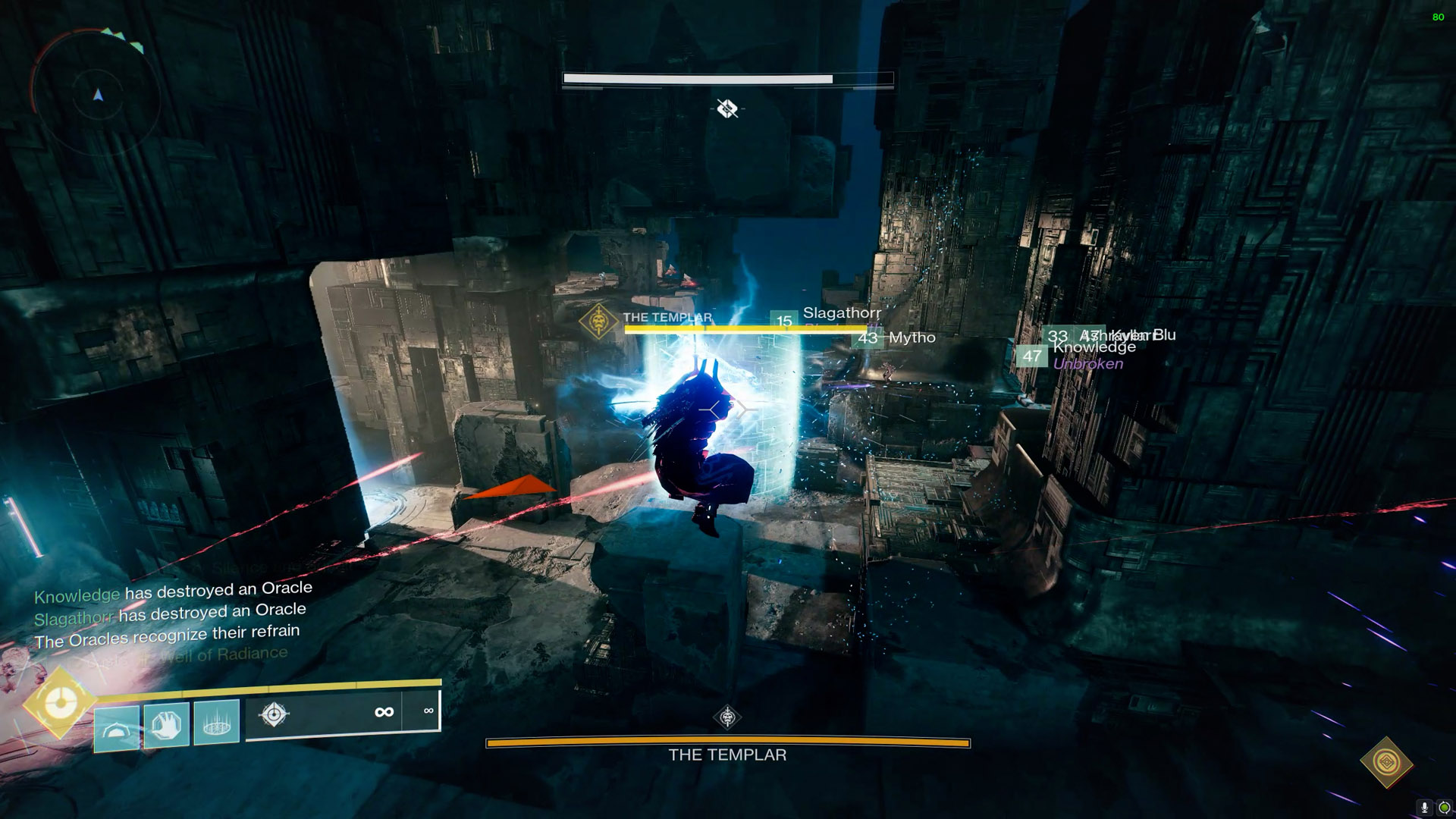Click the objective marker under top bar

[x=727, y=109]
